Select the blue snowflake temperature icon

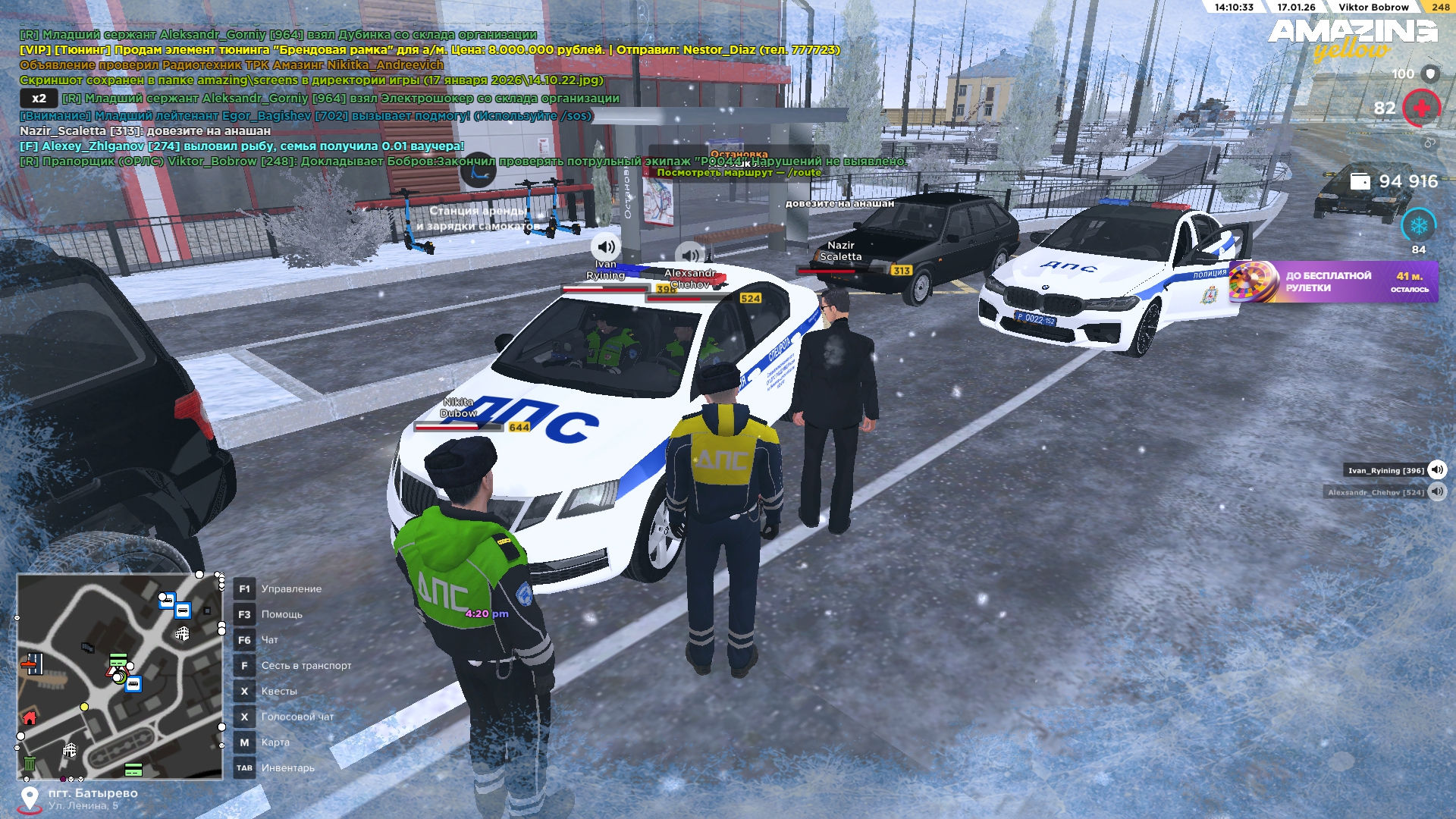1418,225
